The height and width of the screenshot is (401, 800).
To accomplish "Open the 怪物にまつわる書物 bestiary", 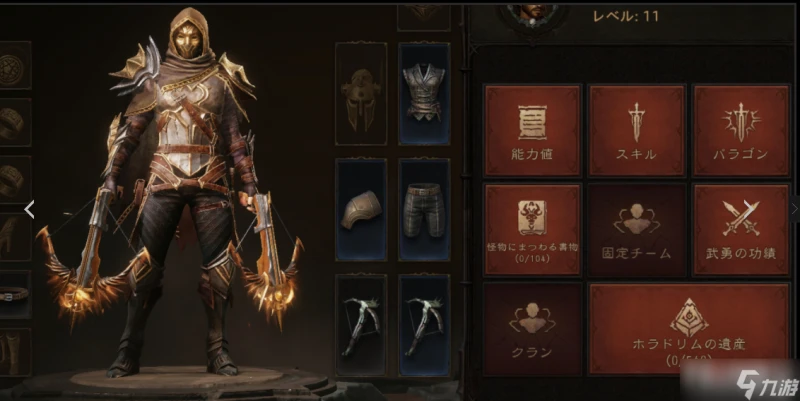I will coord(532,229).
